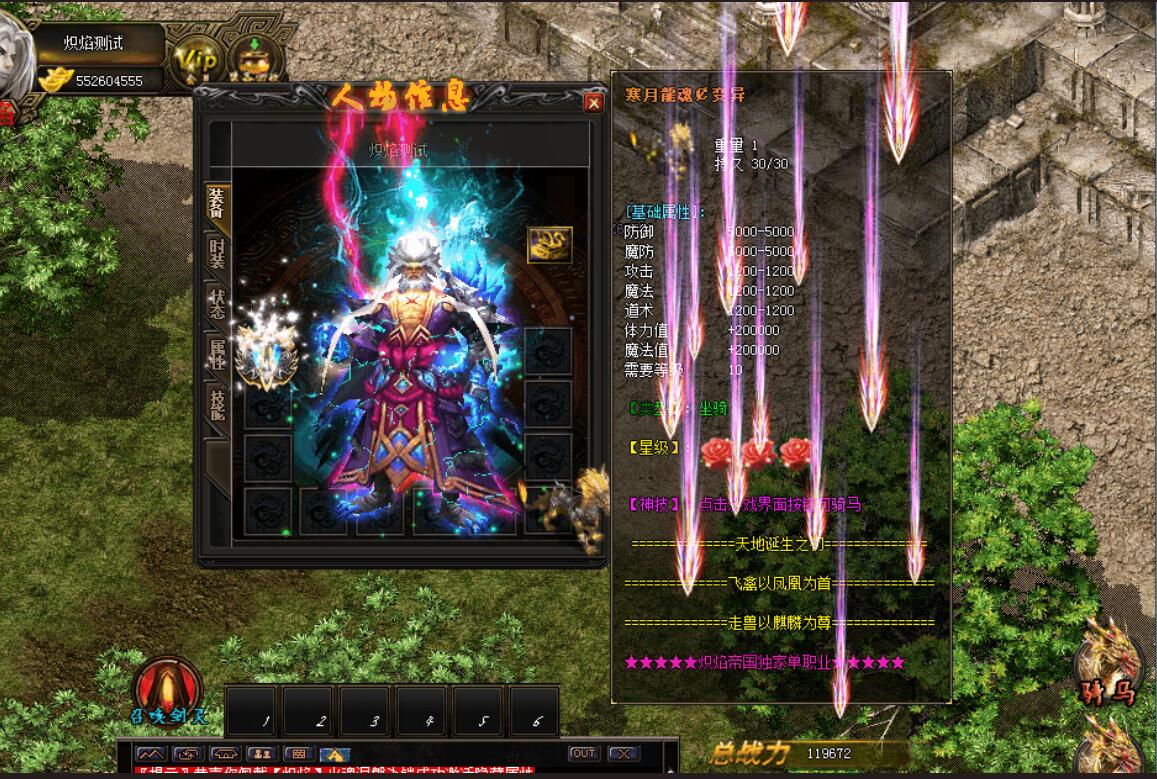1157x779 pixels.
Task: Click the X button beside OUT
Action: [x=623, y=753]
